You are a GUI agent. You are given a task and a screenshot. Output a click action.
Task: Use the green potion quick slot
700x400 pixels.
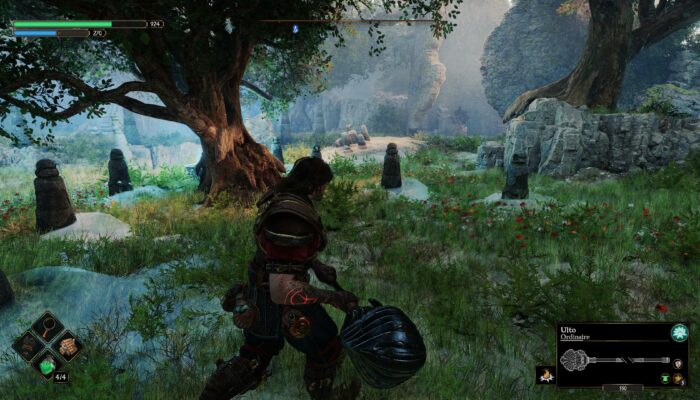[48, 366]
